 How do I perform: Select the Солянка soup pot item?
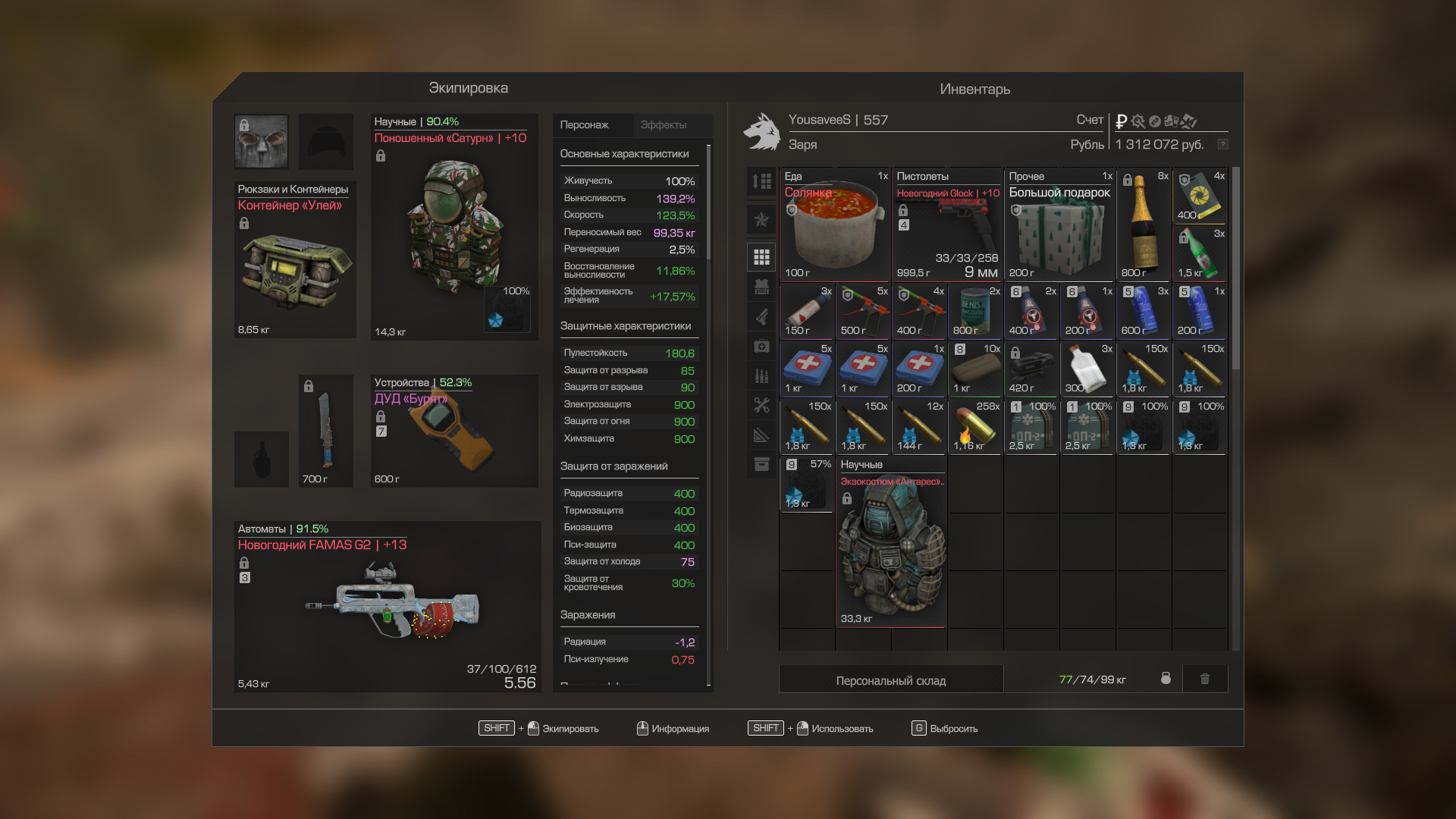(835, 225)
